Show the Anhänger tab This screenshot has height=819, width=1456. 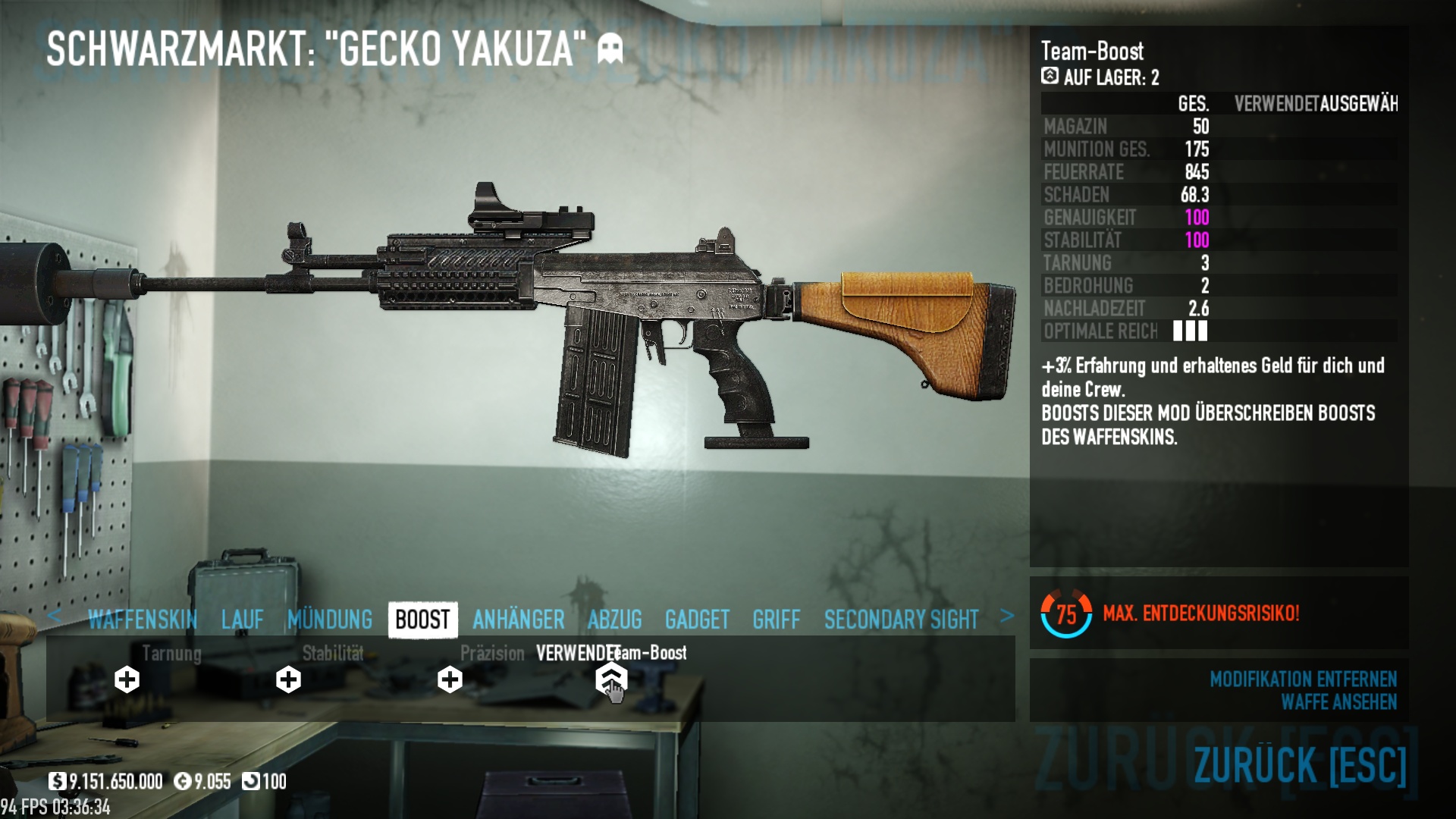[519, 620]
